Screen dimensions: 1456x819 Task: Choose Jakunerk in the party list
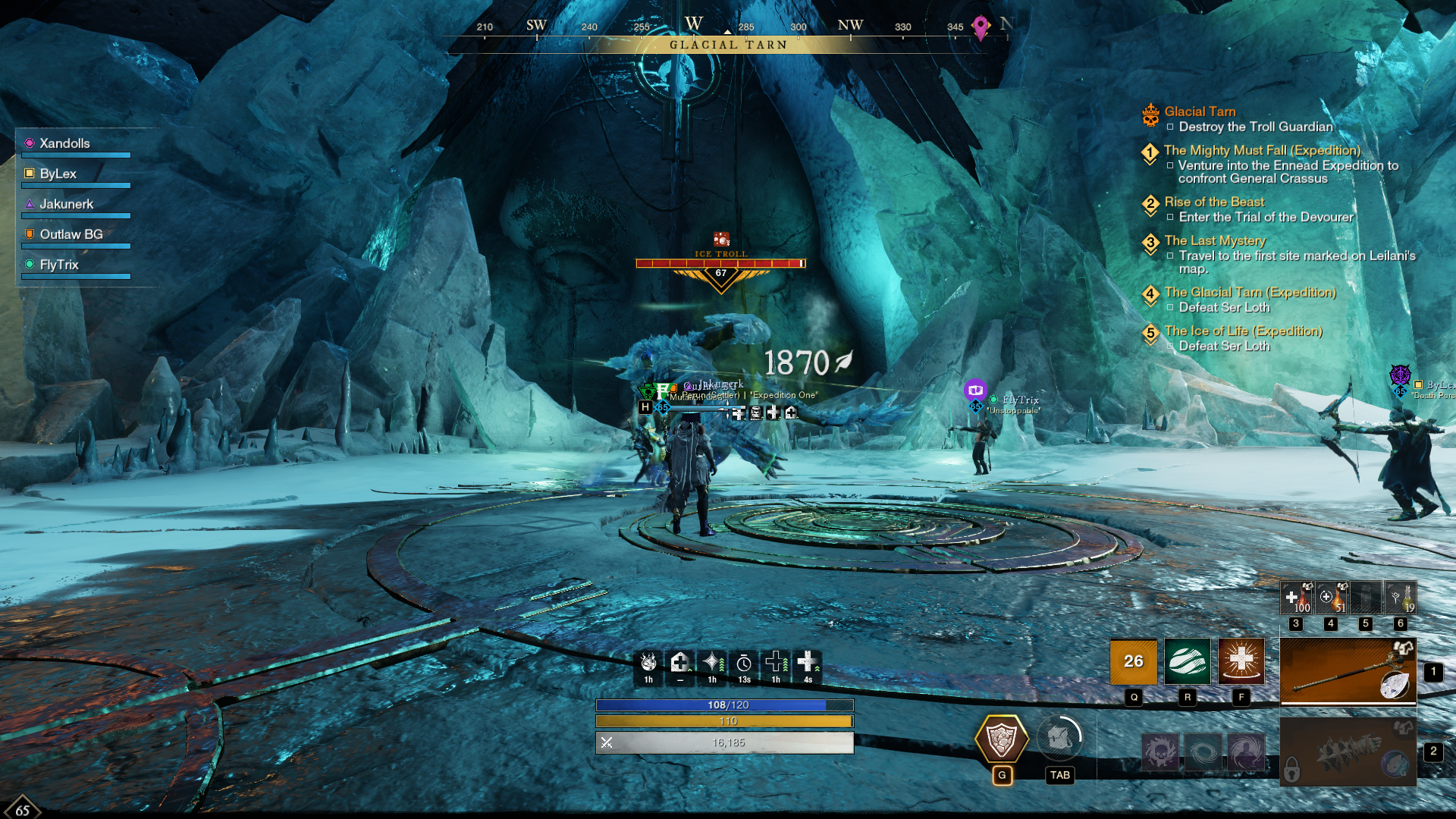[66, 204]
